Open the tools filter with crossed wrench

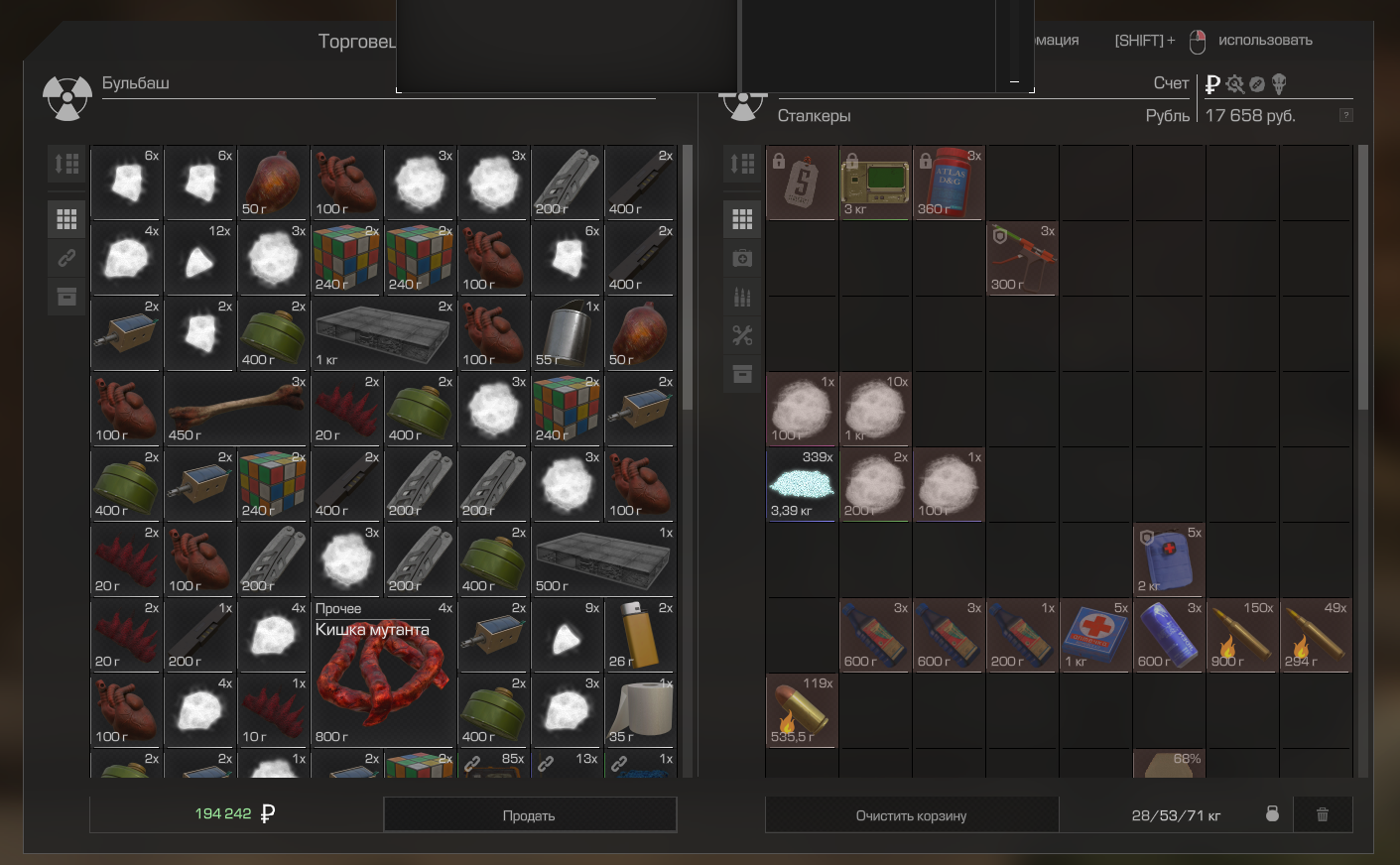[x=742, y=335]
